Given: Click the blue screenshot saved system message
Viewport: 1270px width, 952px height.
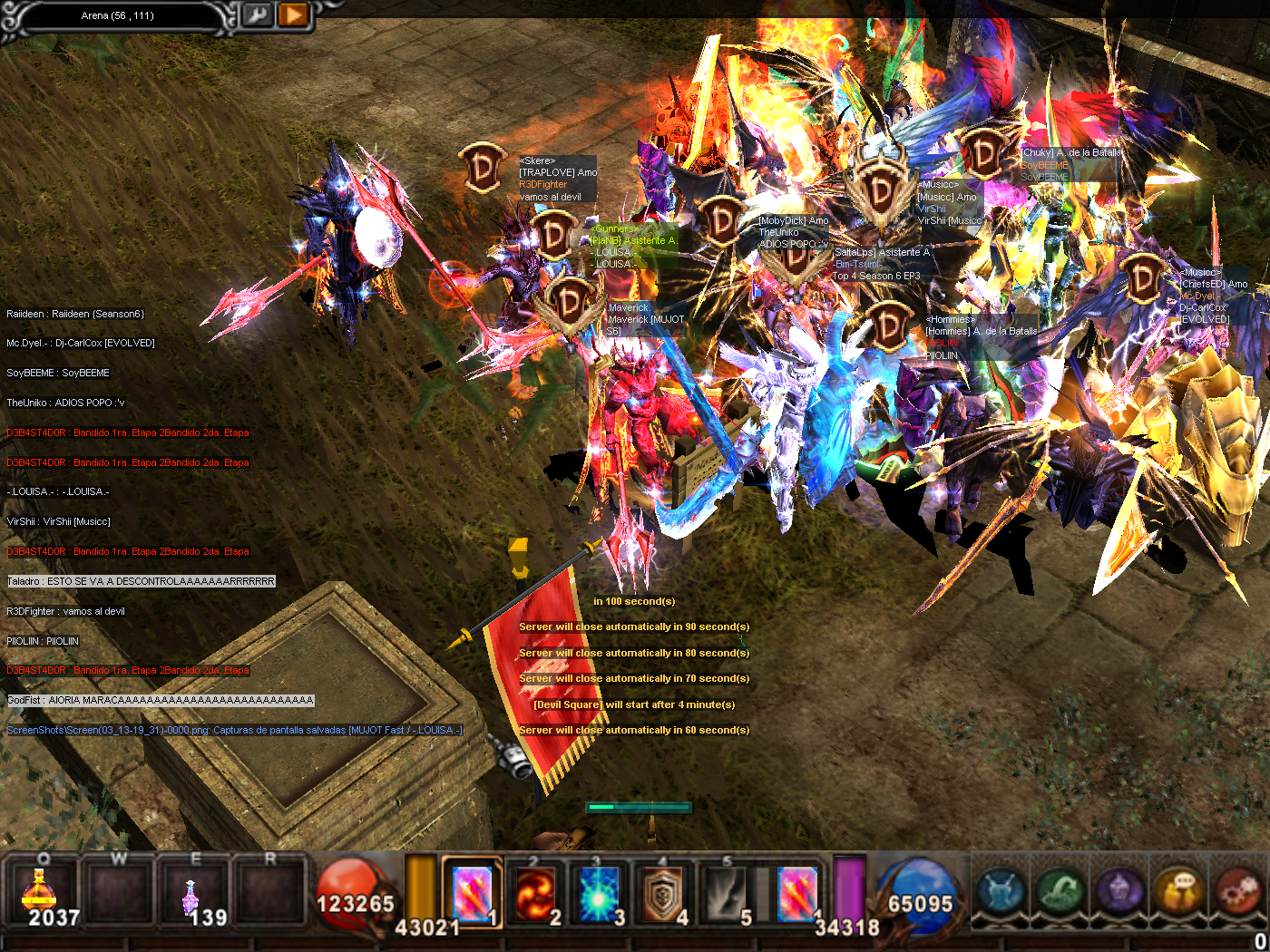Looking at the screenshot, I should pos(234,730).
